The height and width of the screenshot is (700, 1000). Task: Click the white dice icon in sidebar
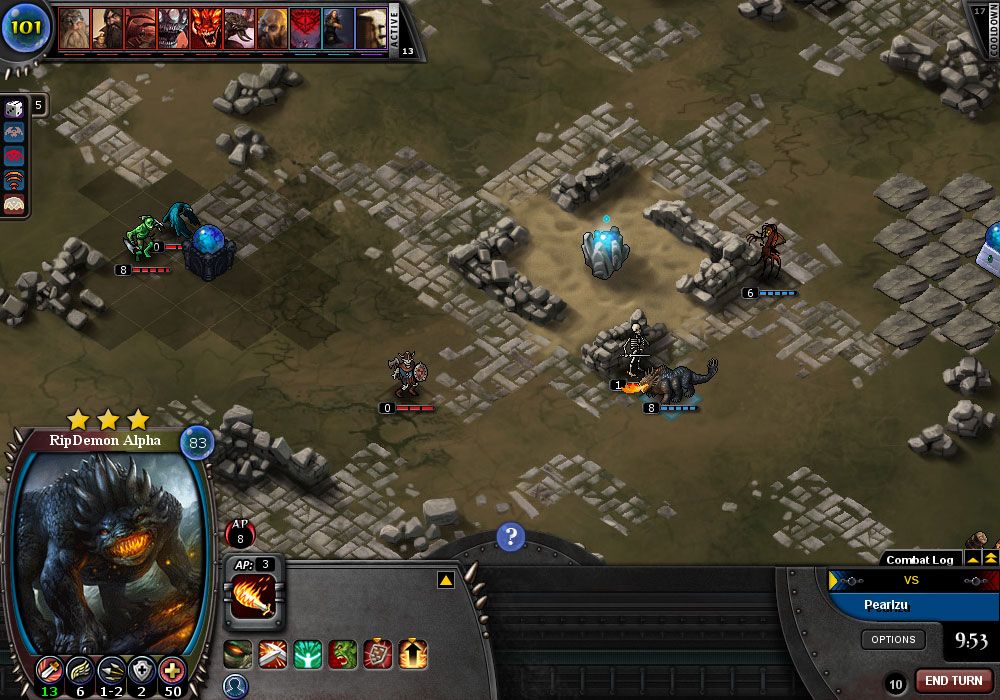15,108
